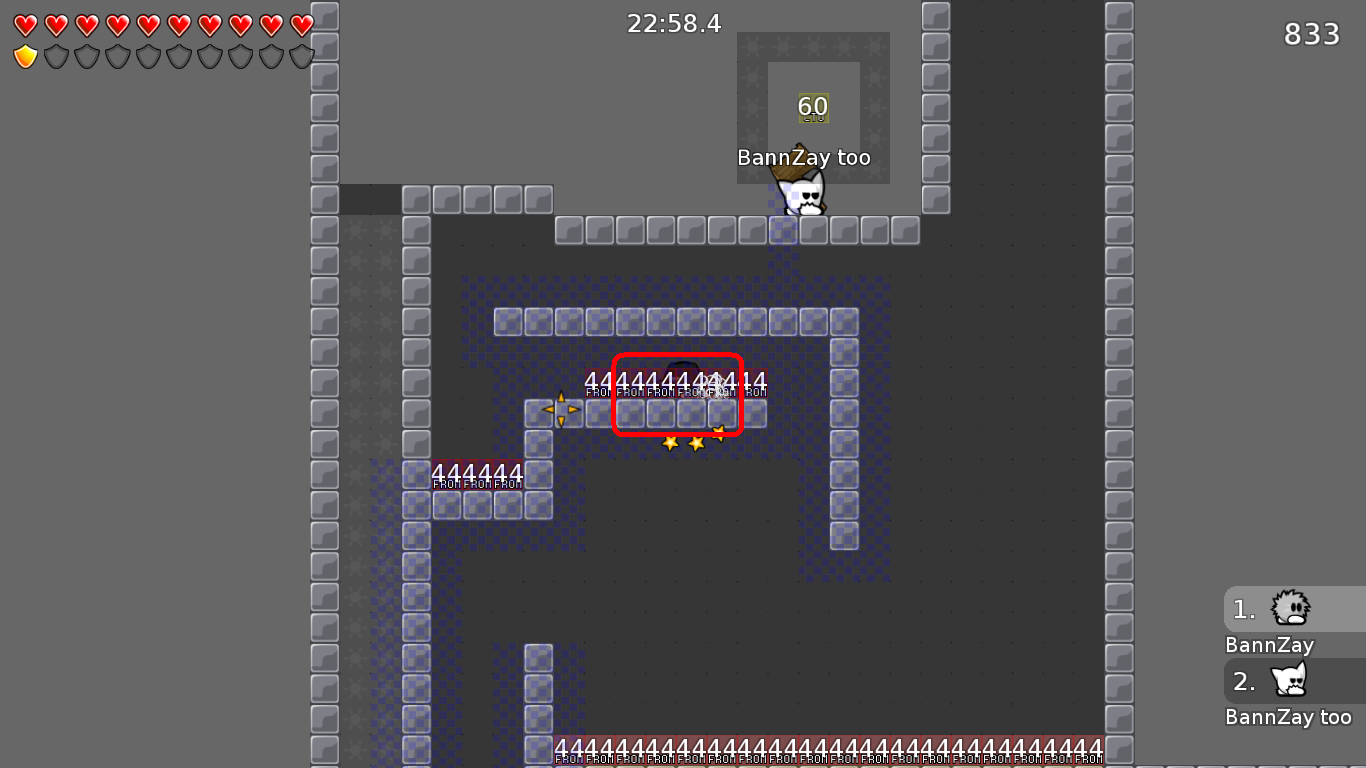The height and width of the screenshot is (768, 1366).
Task: Select the yellow armor shield icon
Action: (x=23, y=56)
